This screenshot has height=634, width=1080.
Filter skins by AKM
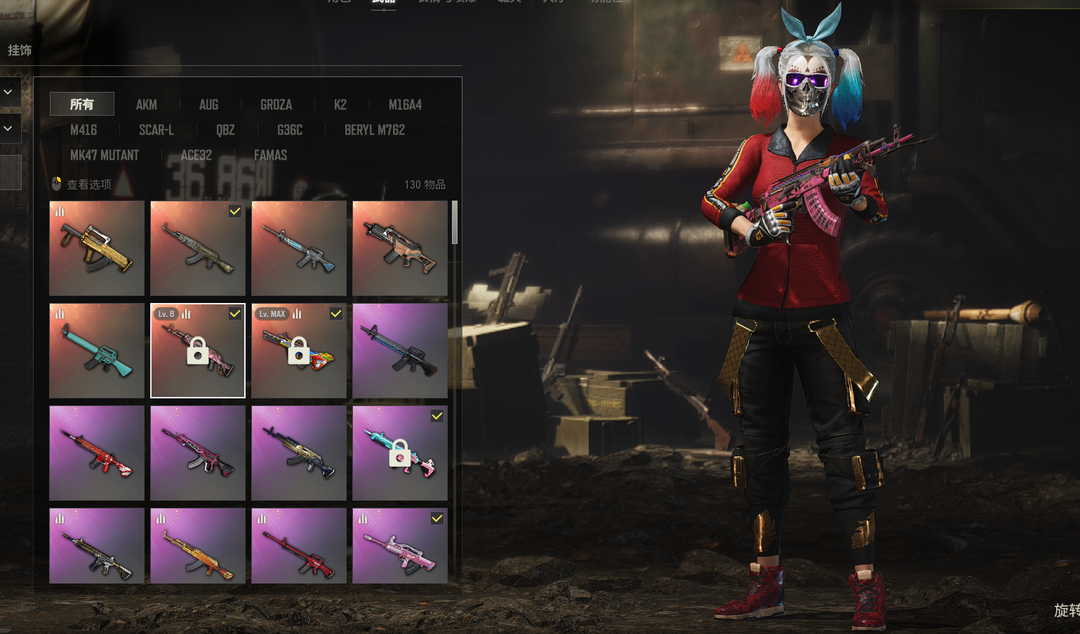147,104
